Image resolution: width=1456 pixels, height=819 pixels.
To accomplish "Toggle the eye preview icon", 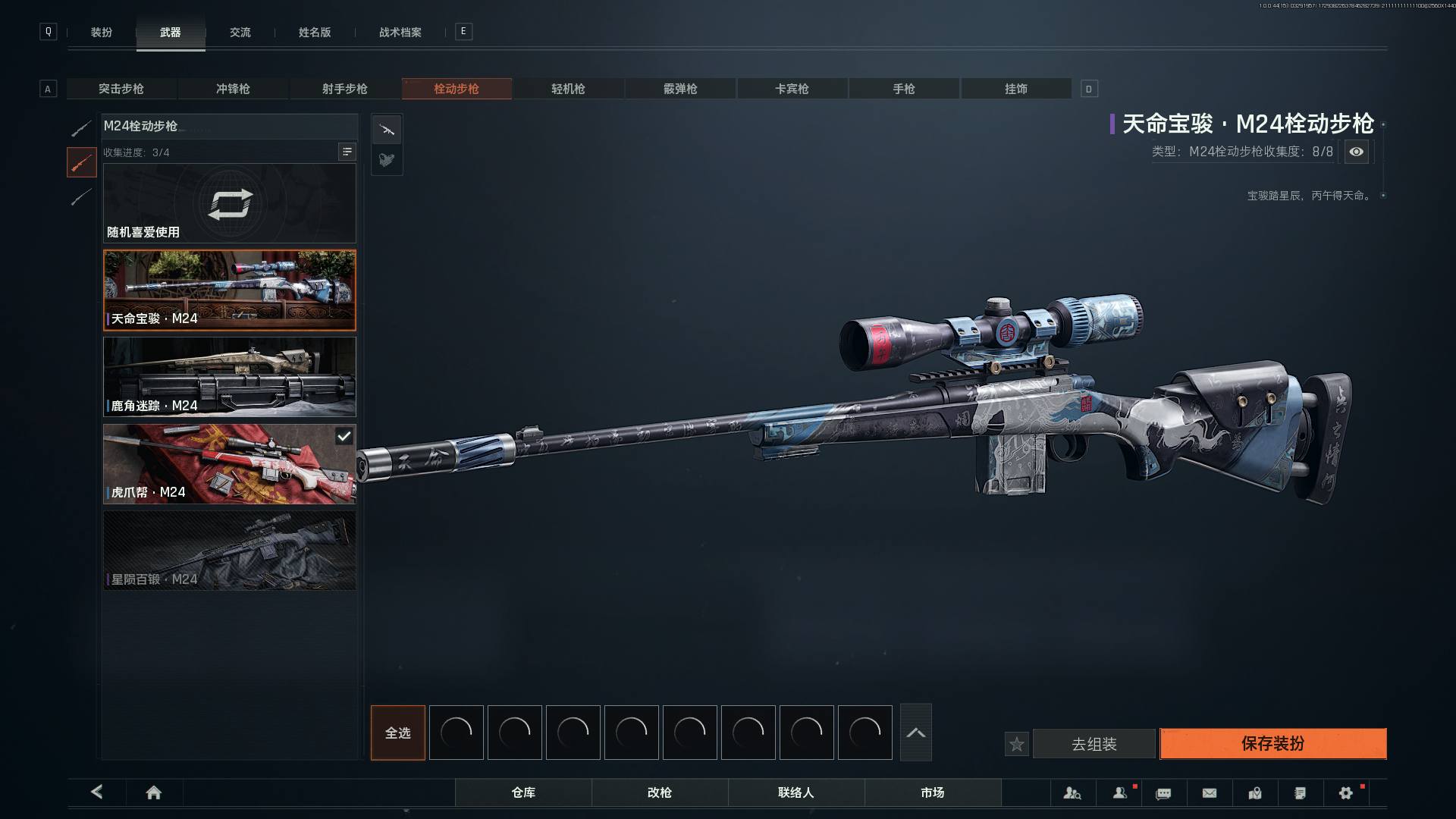I will click(x=1356, y=152).
